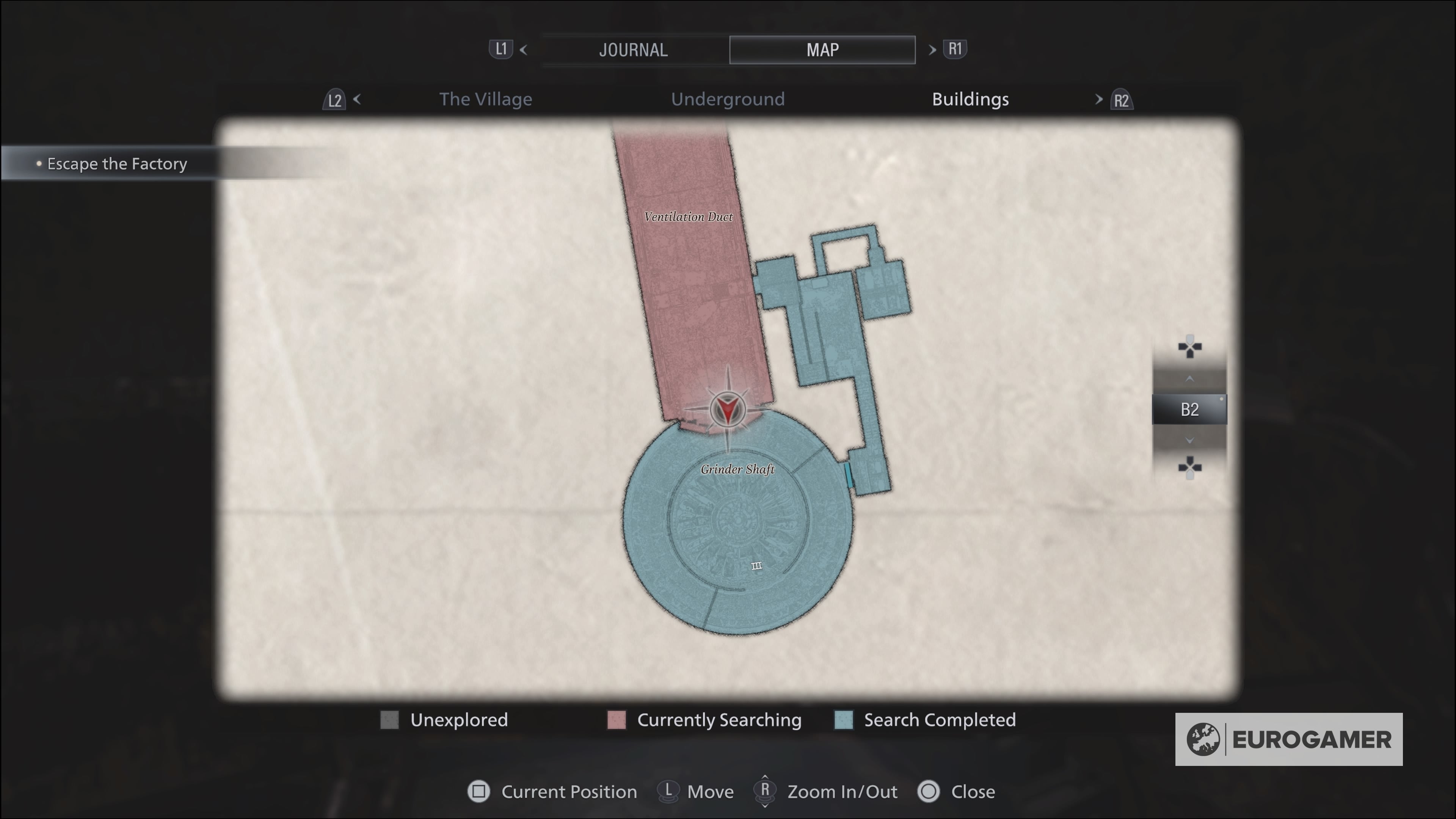This screenshot has width=1456, height=819.
Task: Click the R1 shoulder button icon
Action: click(955, 50)
